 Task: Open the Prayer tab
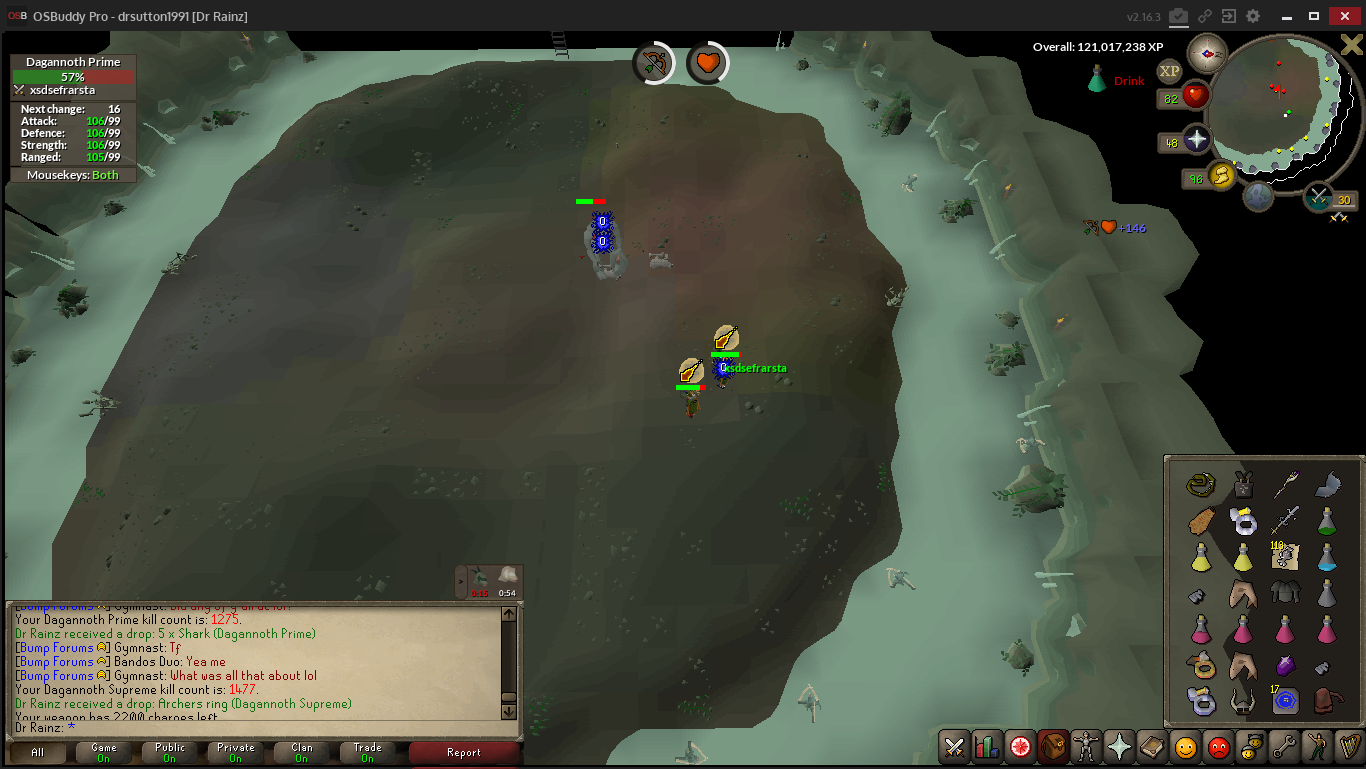pyautogui.click(x=1119, y=747)
